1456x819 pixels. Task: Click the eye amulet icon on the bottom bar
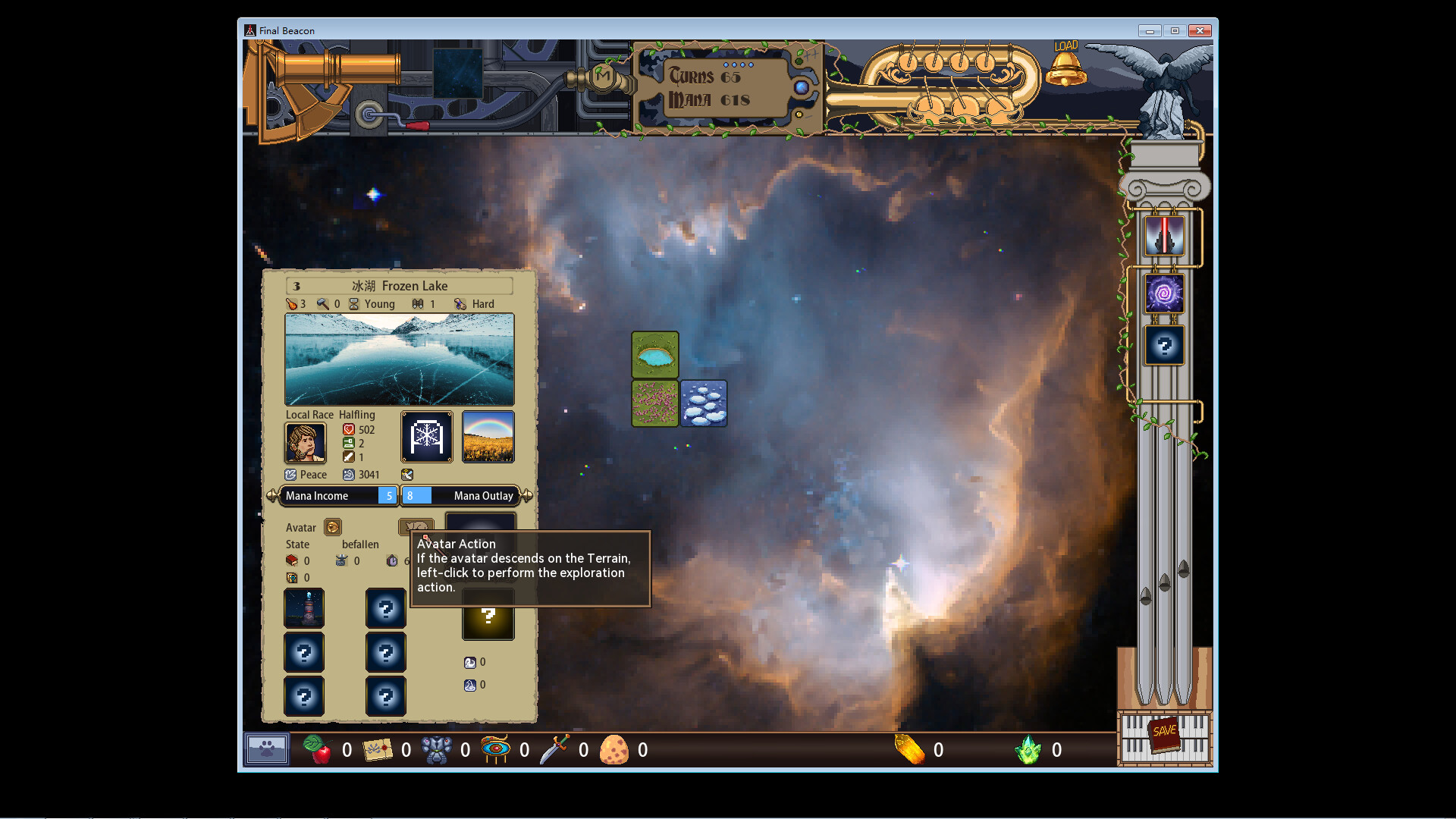[497, 750]
